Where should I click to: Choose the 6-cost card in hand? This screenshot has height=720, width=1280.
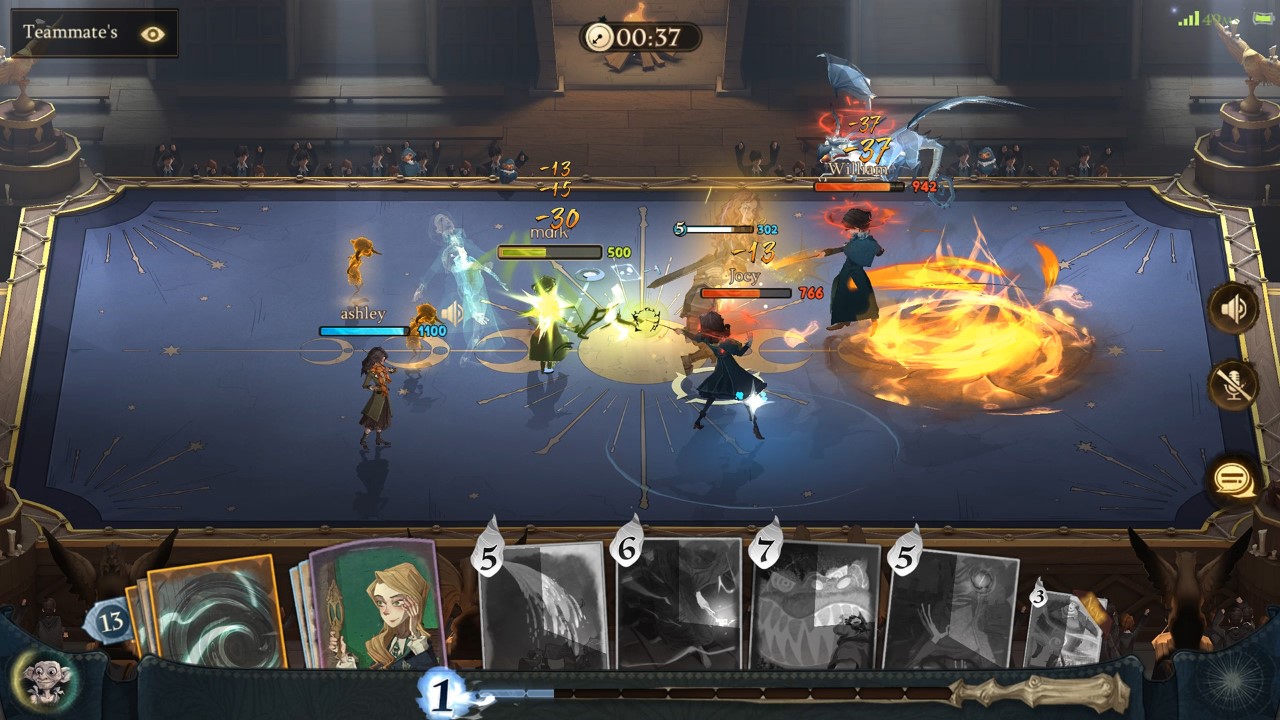(679, 603)
